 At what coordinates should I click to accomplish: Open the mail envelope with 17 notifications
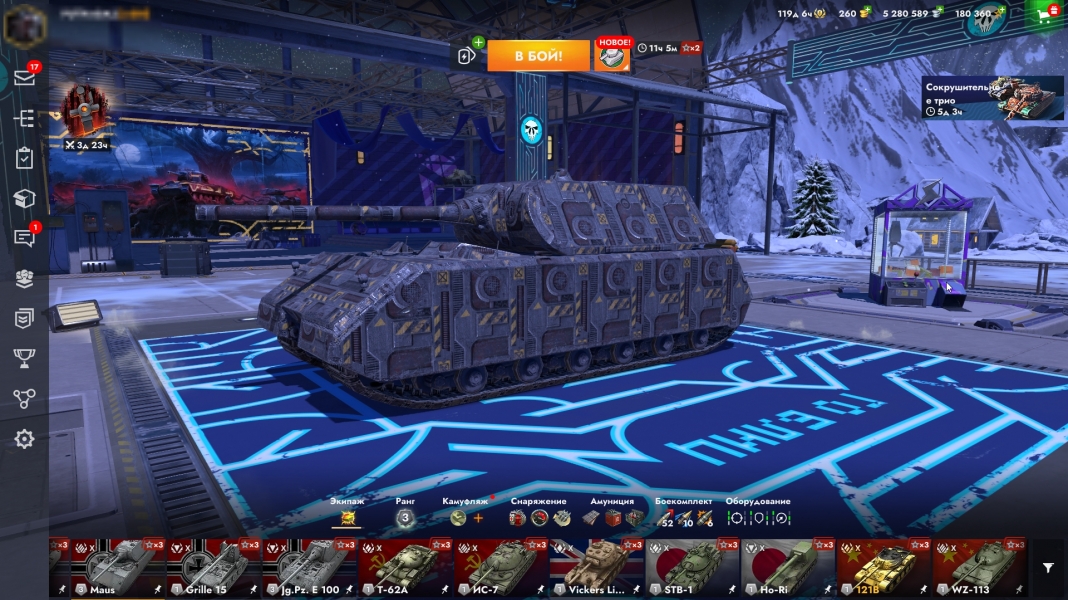coord(24,78)
